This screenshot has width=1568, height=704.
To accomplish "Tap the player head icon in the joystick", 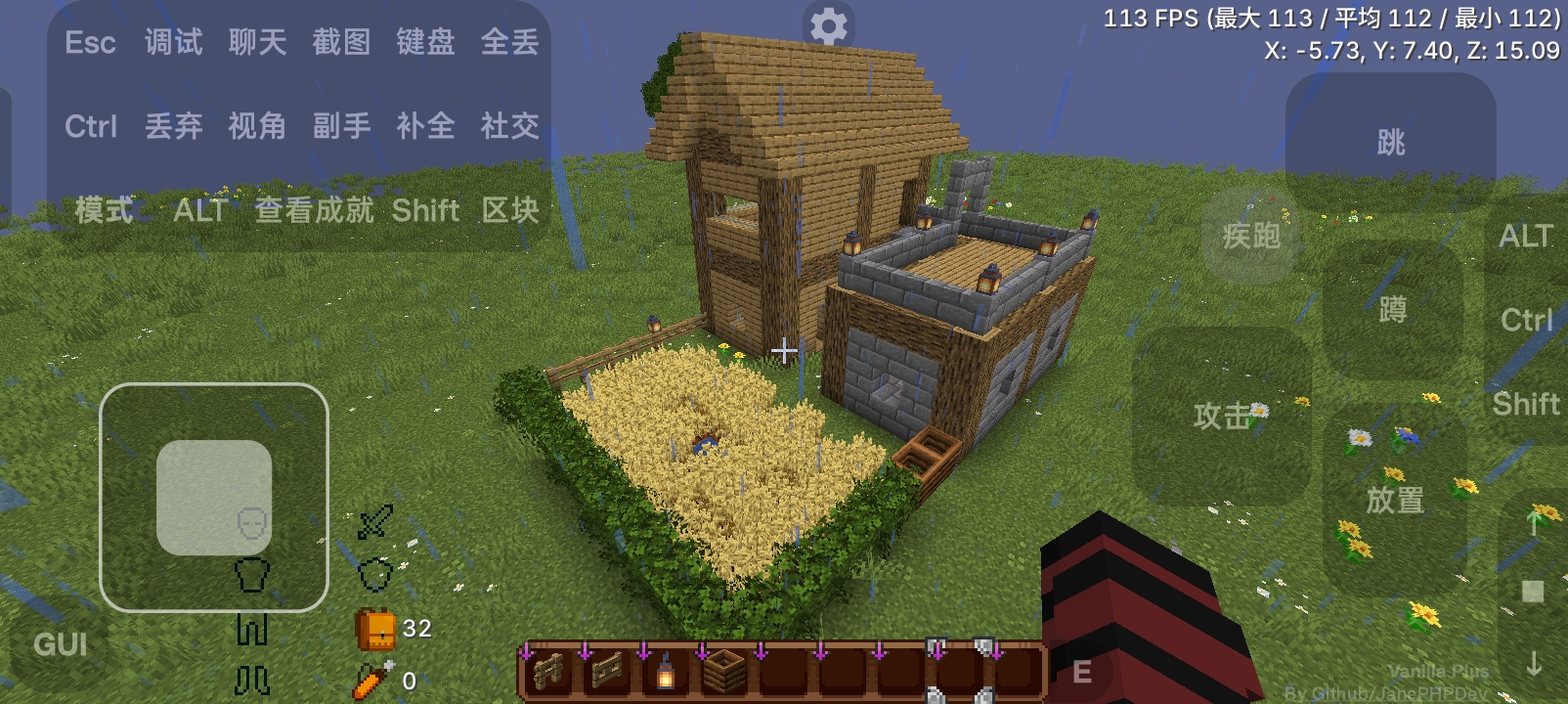I will tap(252, 523).
